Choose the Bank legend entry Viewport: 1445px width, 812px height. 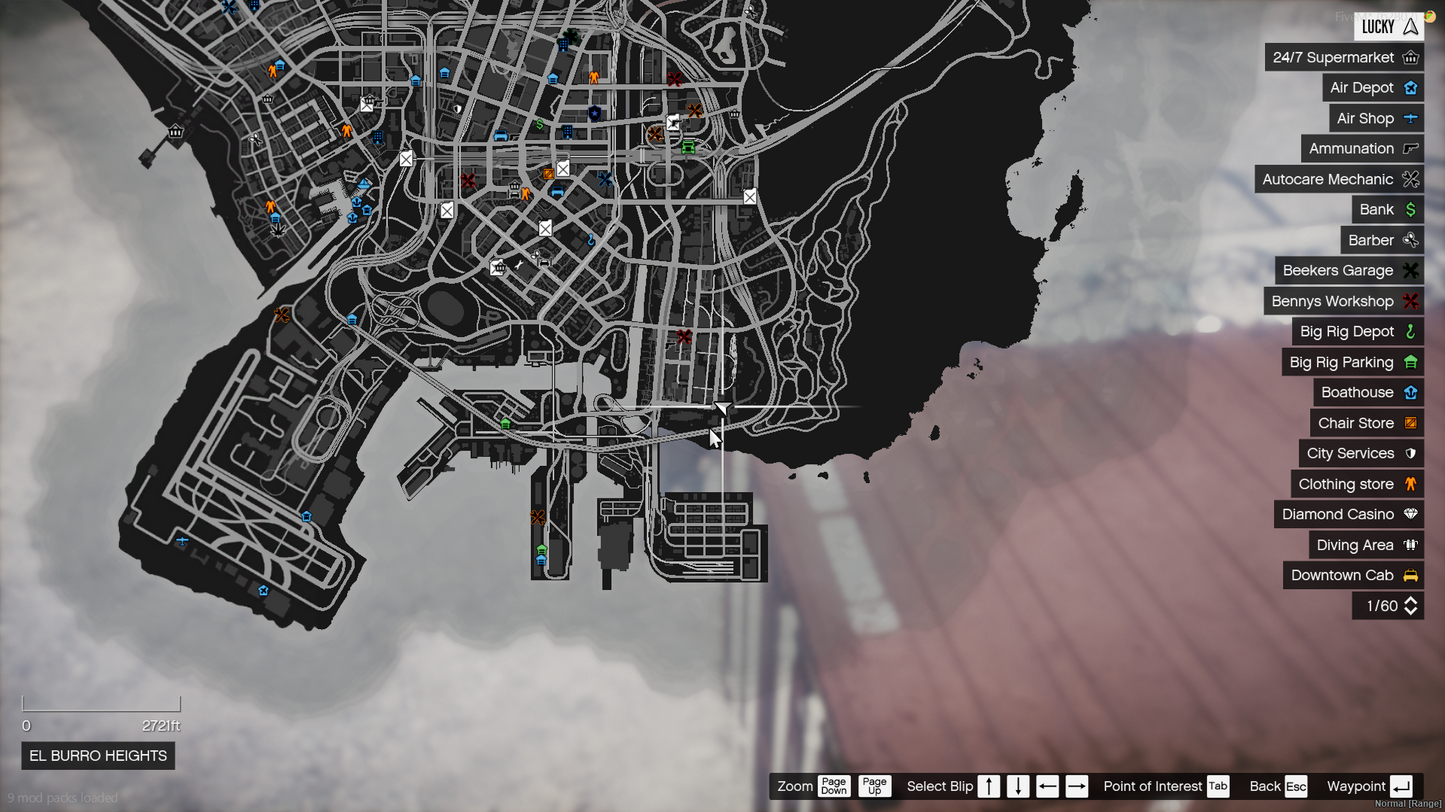(x=1387, y=210)
